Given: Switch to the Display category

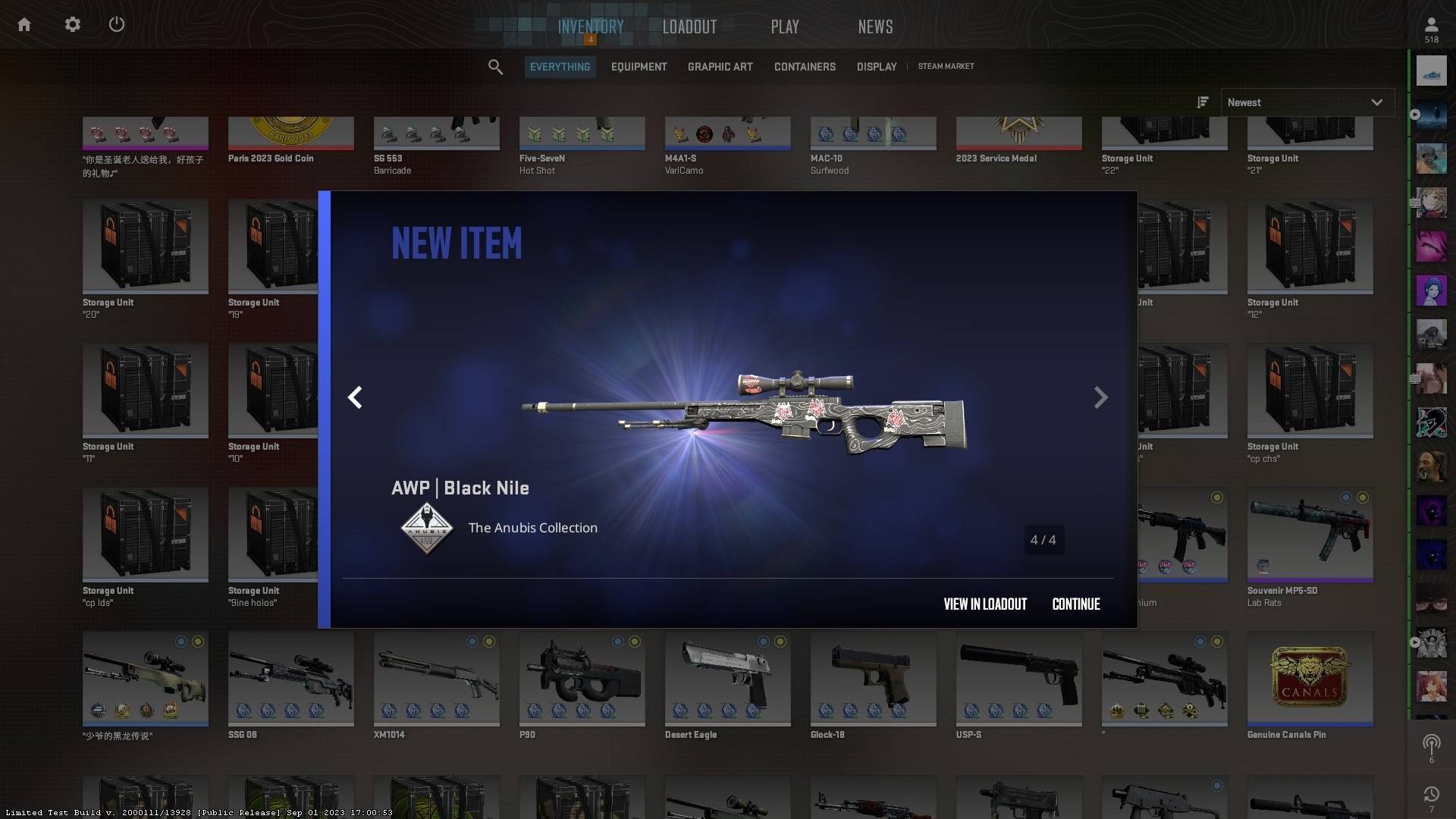Looking at the screenshot, I should pos(876,67).
